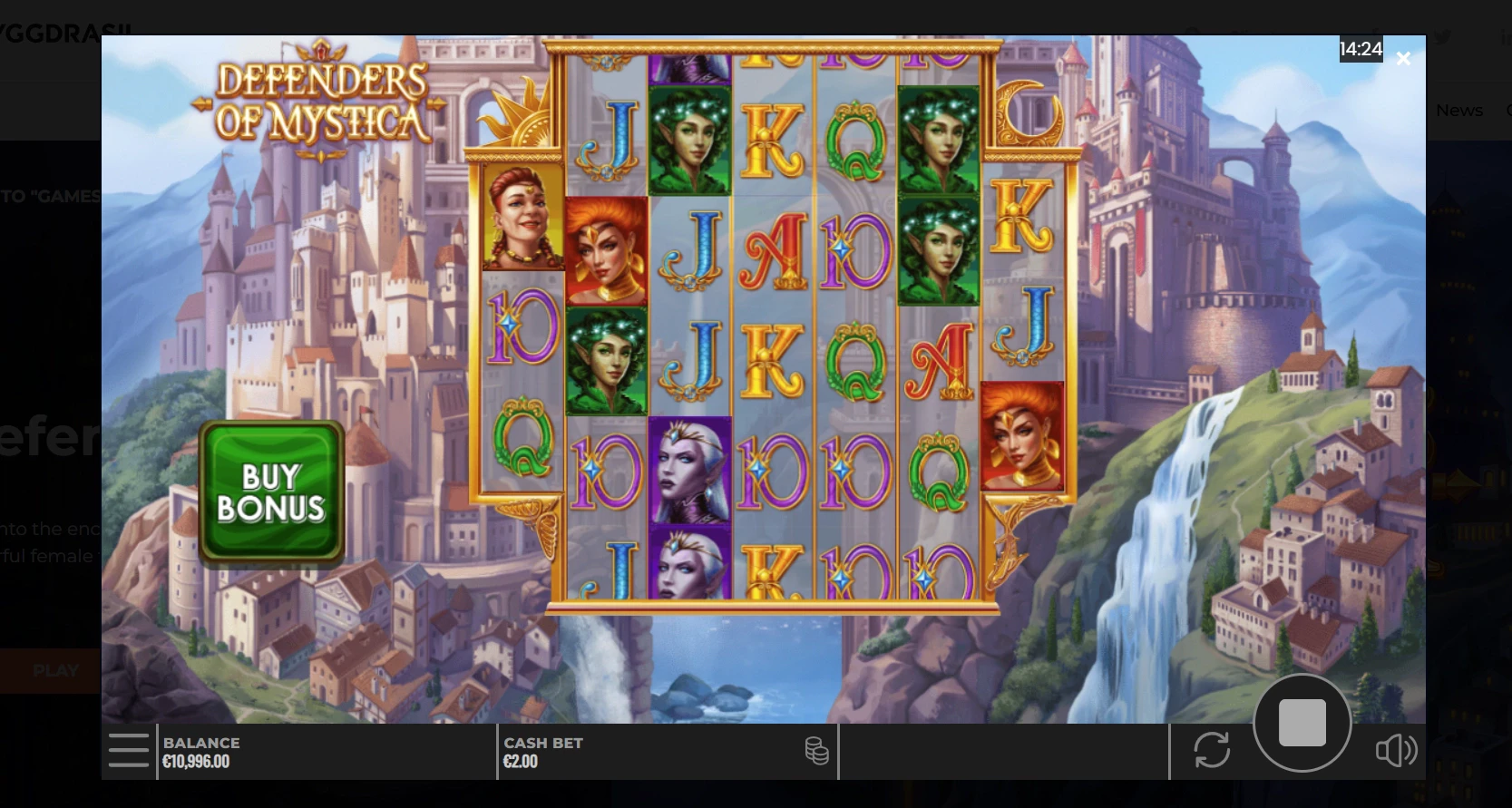Toggle the game sound speaker

coord(1396,750)
